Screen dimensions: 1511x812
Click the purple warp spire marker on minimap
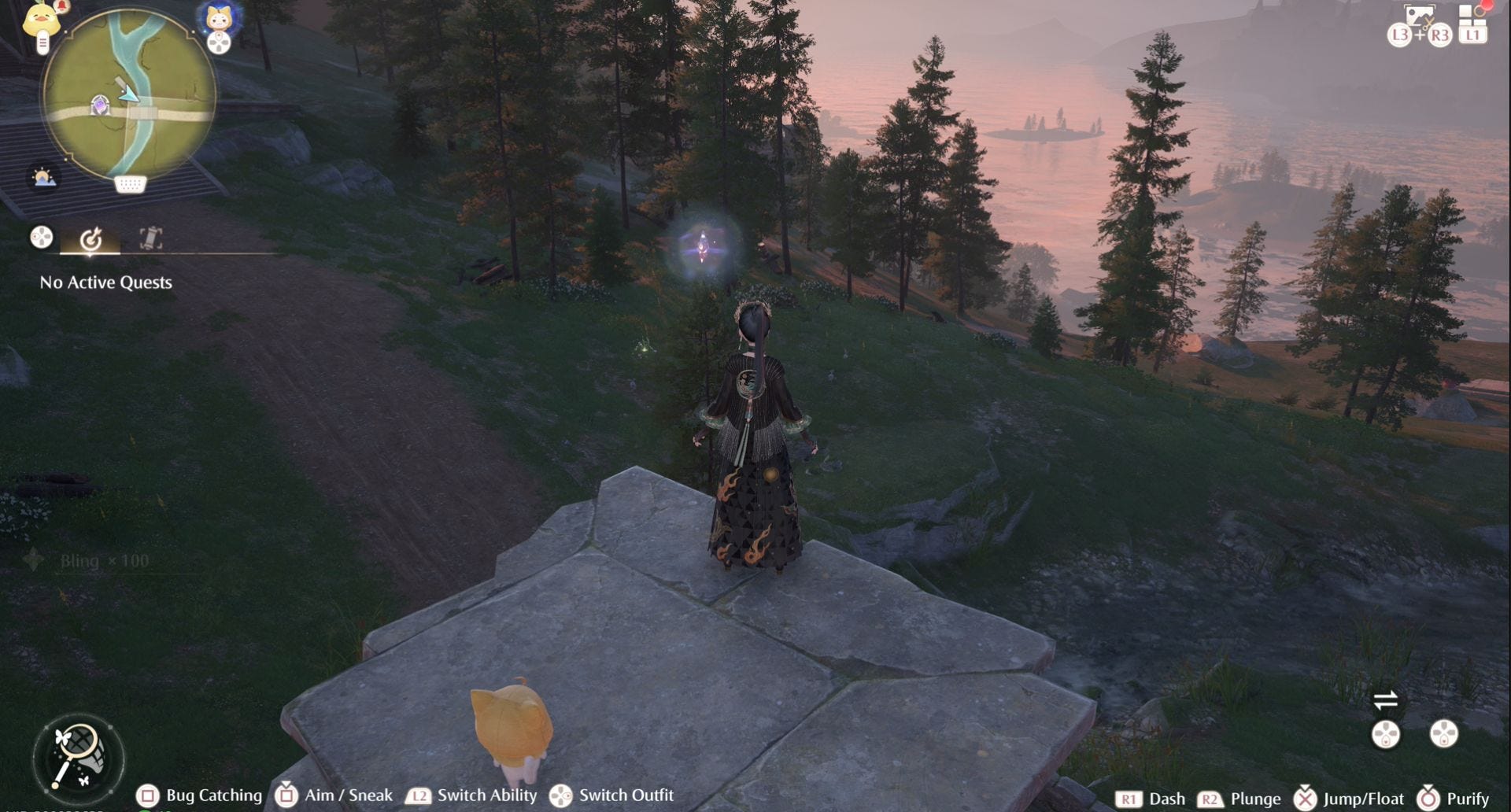100,105
